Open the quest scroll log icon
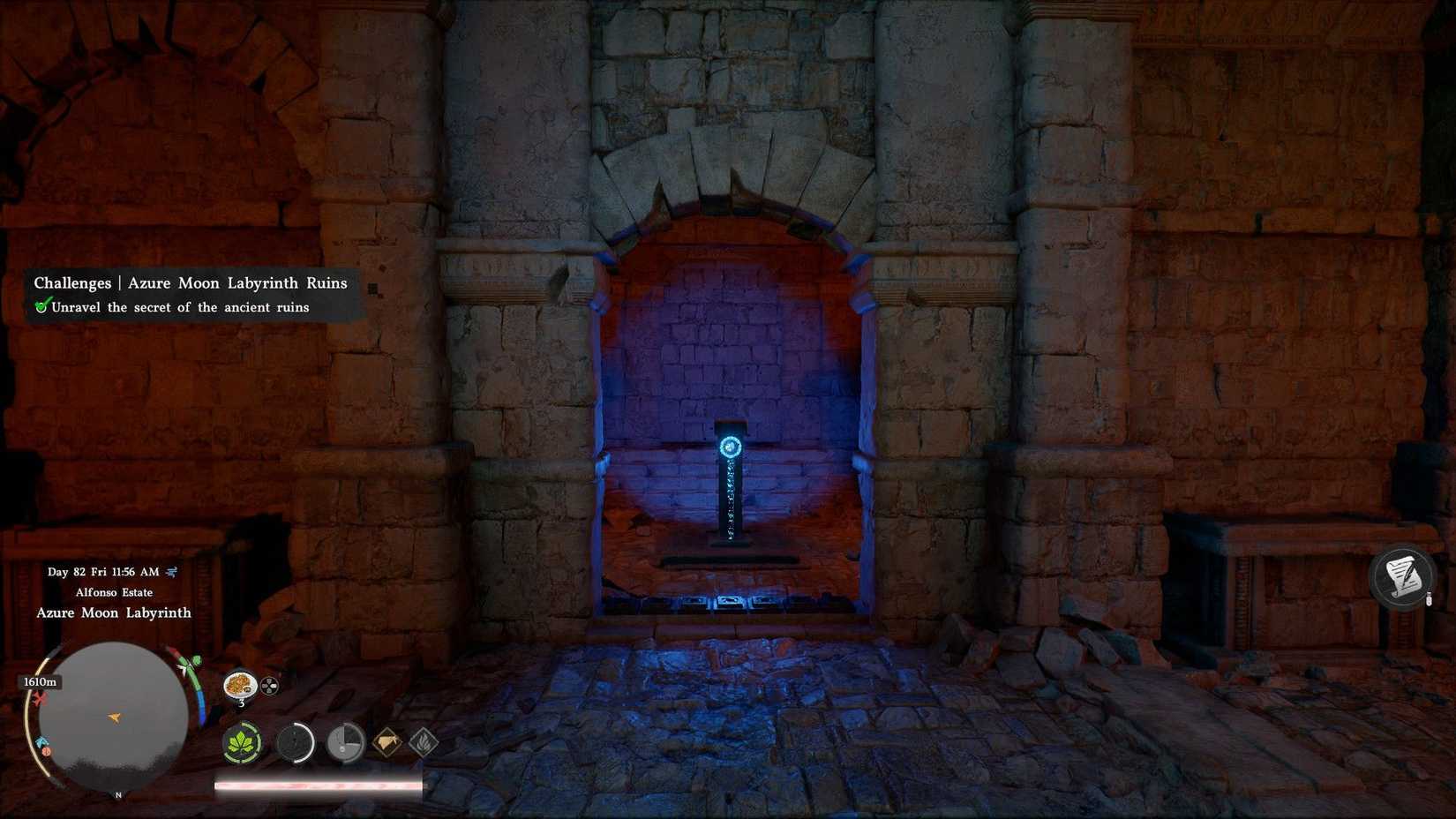The image size is (1456, 819). pyautogui.click(x=1401, y=575)
